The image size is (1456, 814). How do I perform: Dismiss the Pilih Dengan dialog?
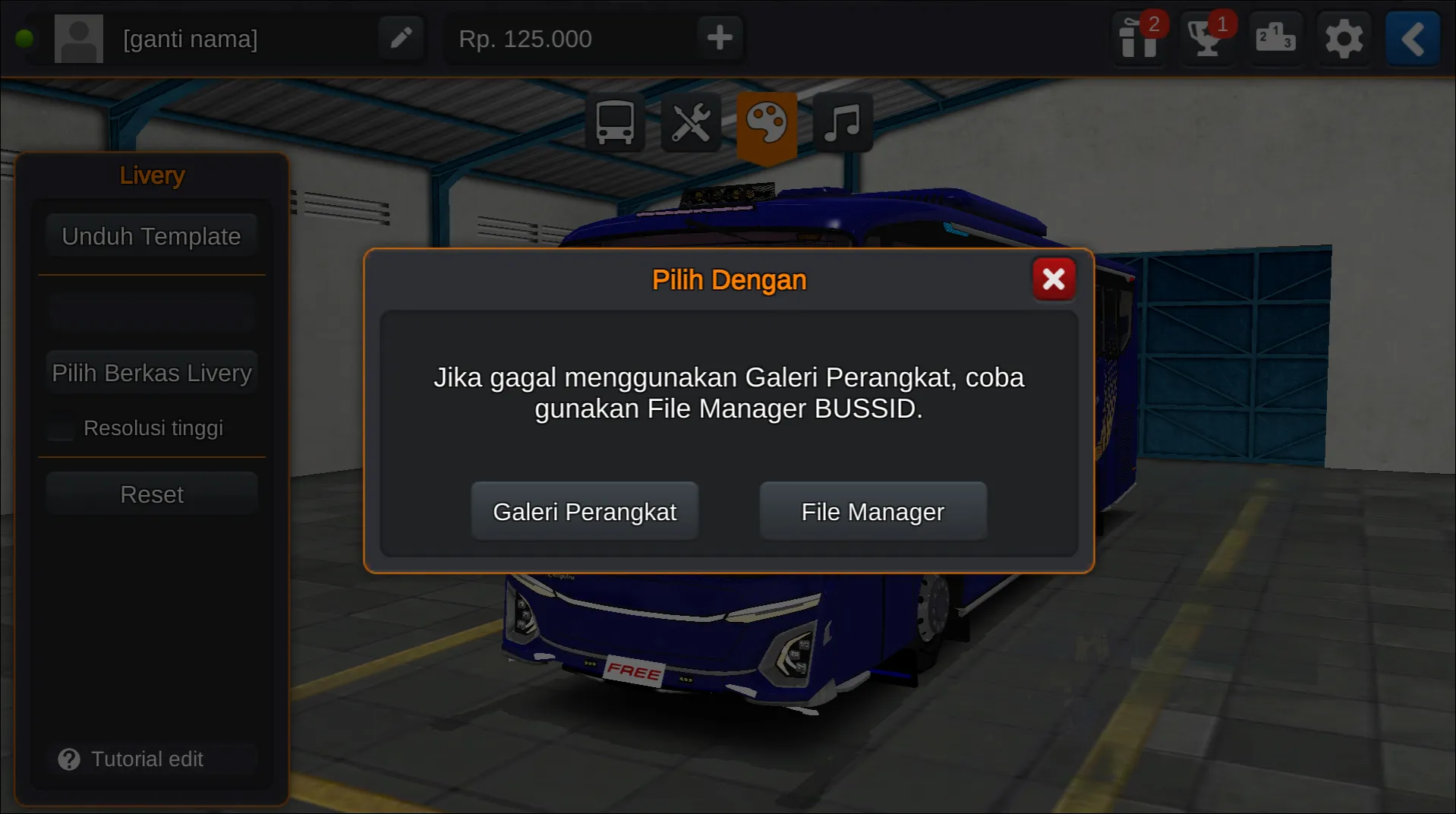tap(1054, 279)
